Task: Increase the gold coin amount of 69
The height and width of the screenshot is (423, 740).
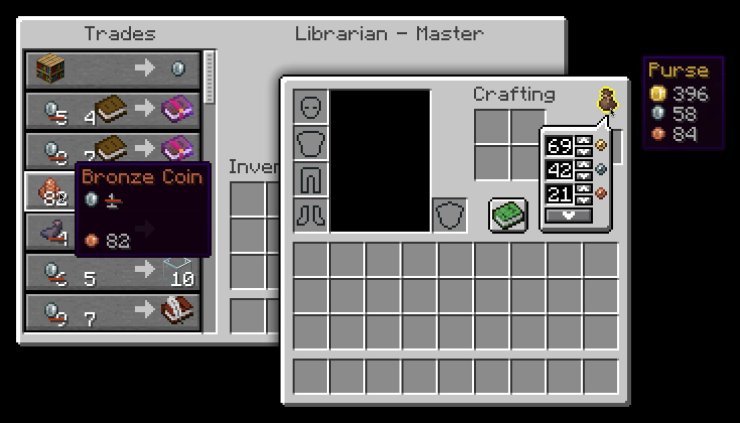Action: click(583, 141)
